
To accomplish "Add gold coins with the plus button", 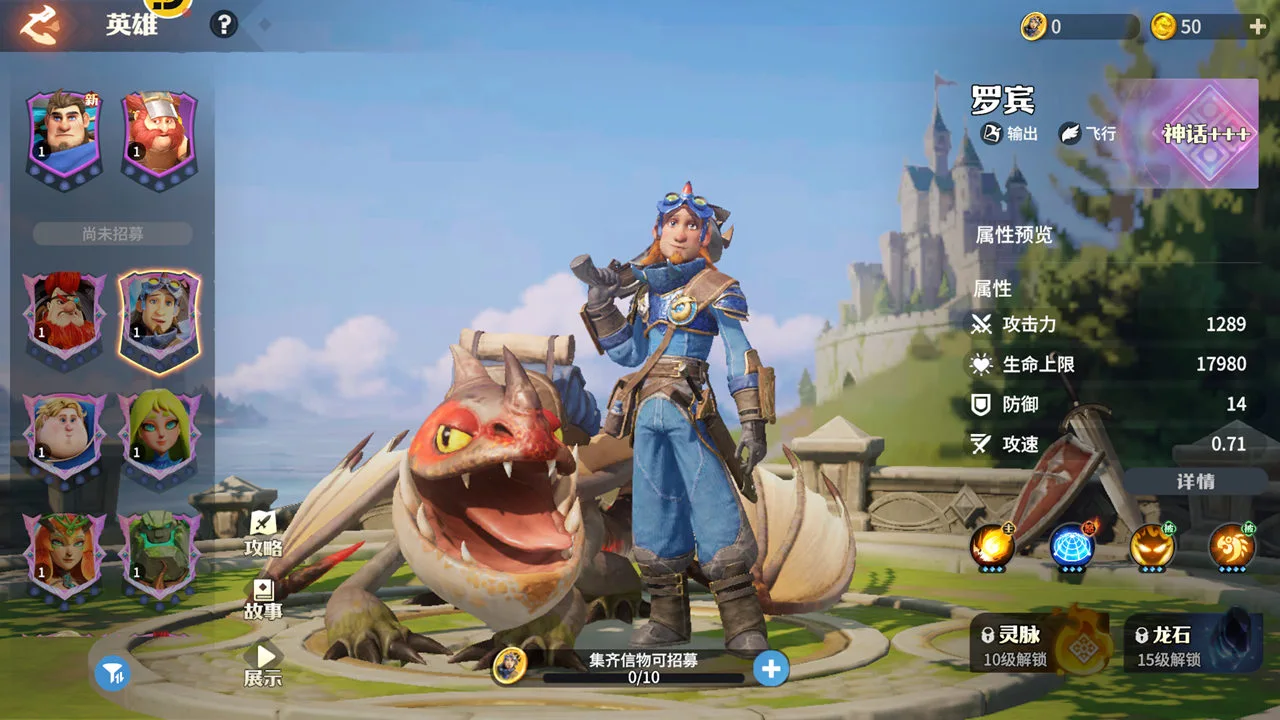I will [1258, 27].
